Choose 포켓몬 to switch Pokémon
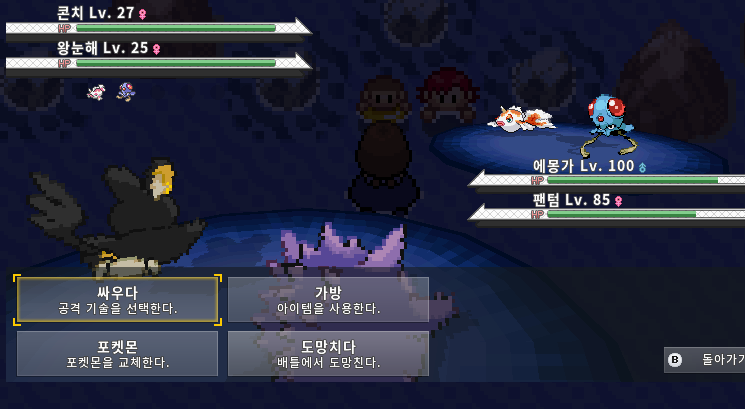Viewport: 745px width, 409px height. 117,353
